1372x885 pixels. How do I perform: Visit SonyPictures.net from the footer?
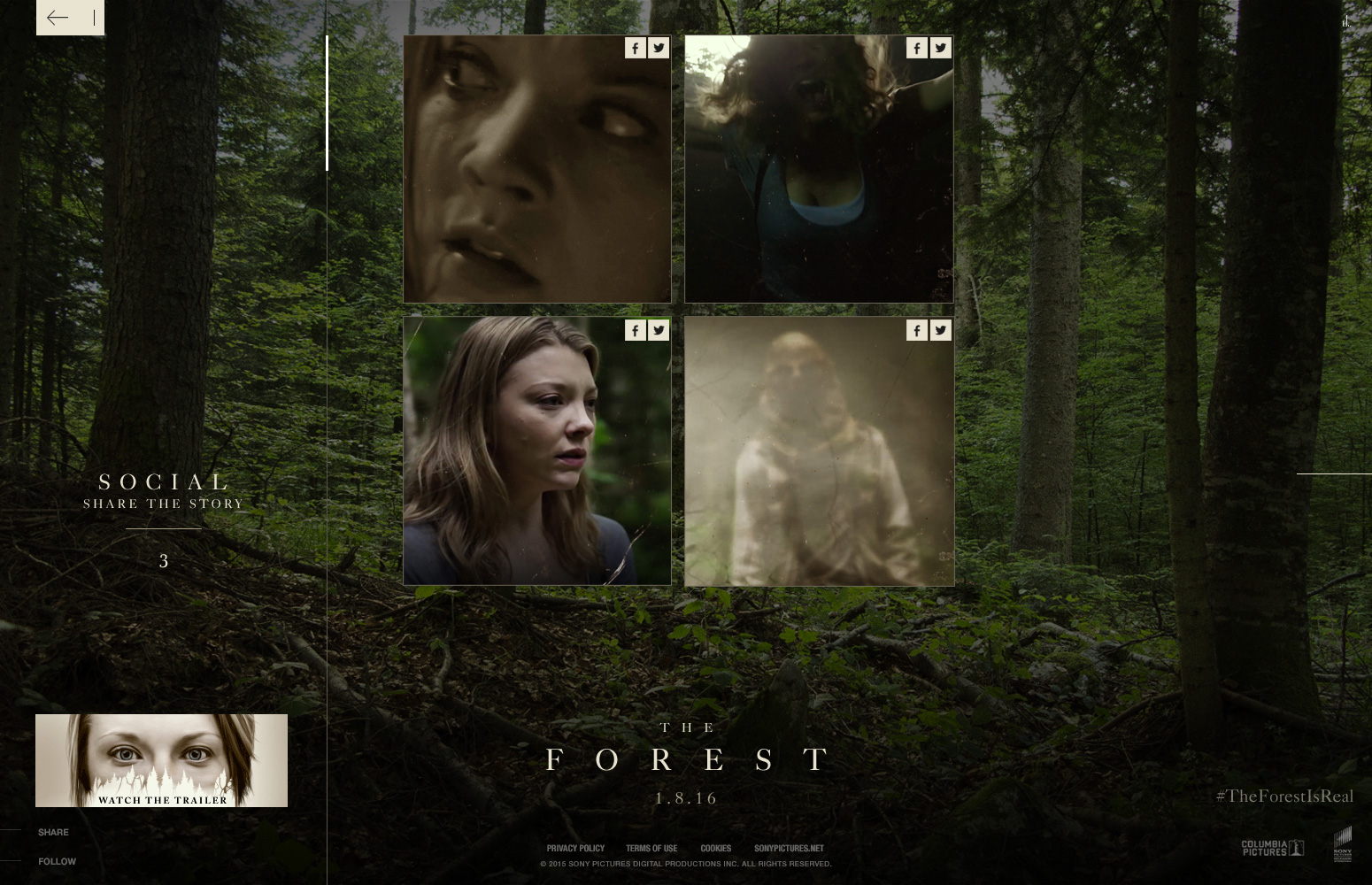(x=789, y=848)
